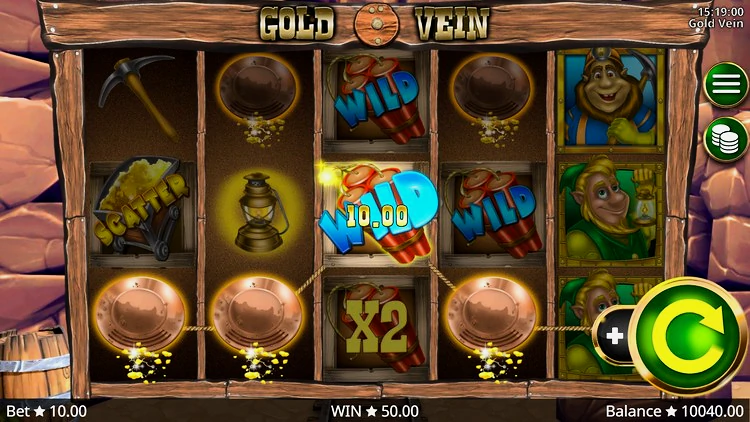
Task: Spin the reels with the green arrow button
Action: (x=687, y=336)
